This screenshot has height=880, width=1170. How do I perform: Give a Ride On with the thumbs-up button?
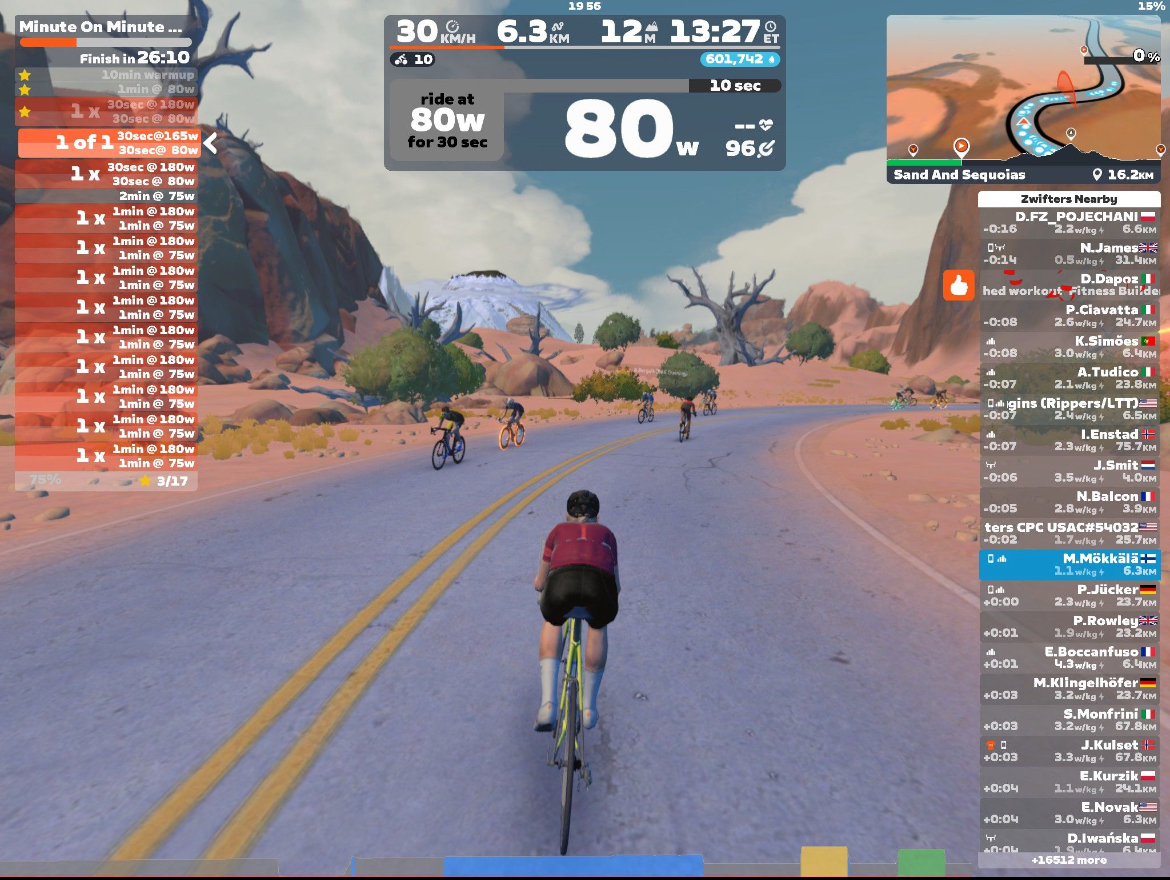pos(959,286)
